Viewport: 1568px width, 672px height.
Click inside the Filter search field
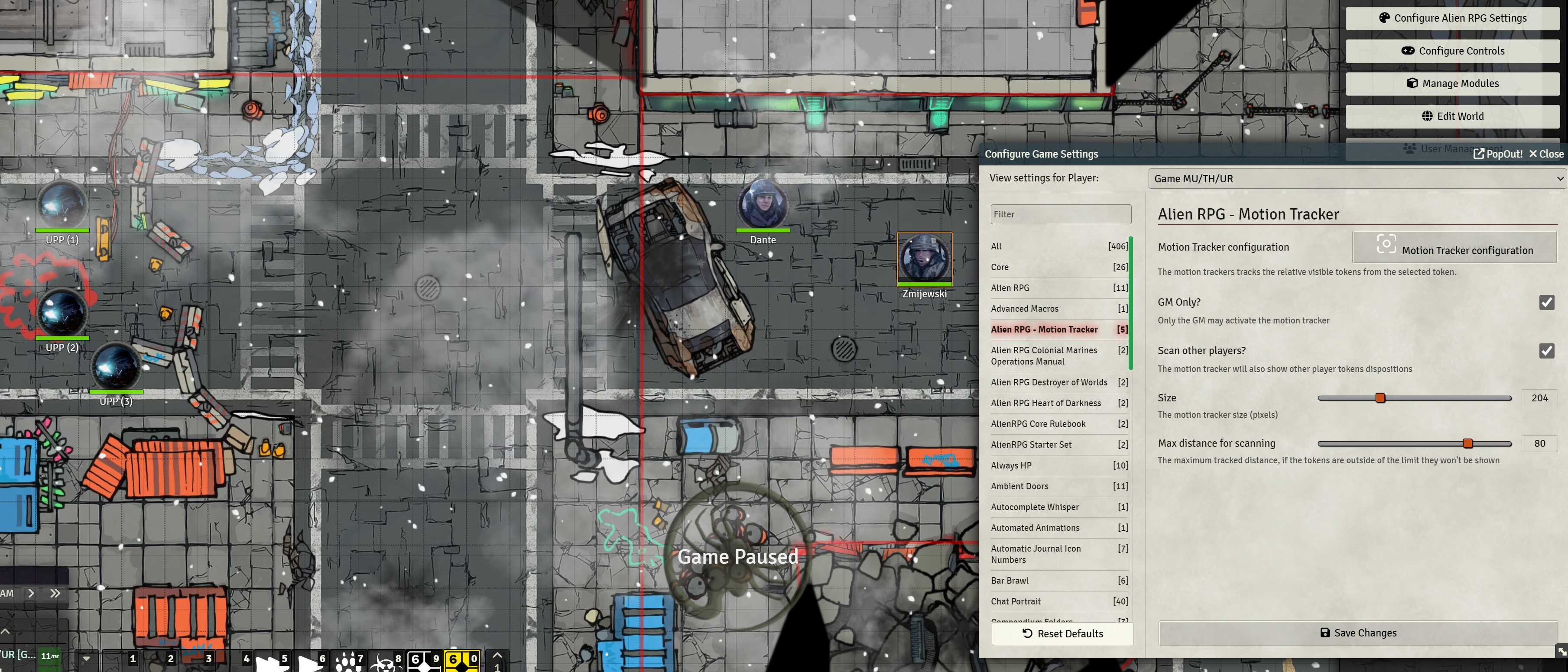1061,214
